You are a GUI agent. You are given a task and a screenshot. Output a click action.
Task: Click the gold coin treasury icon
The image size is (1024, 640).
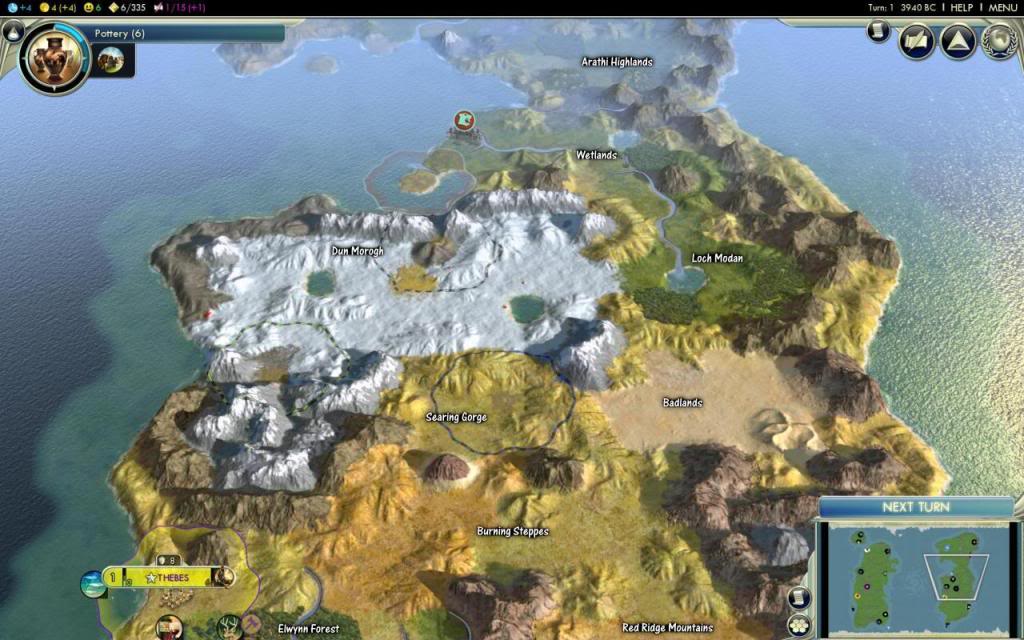[x=44, y=7]
